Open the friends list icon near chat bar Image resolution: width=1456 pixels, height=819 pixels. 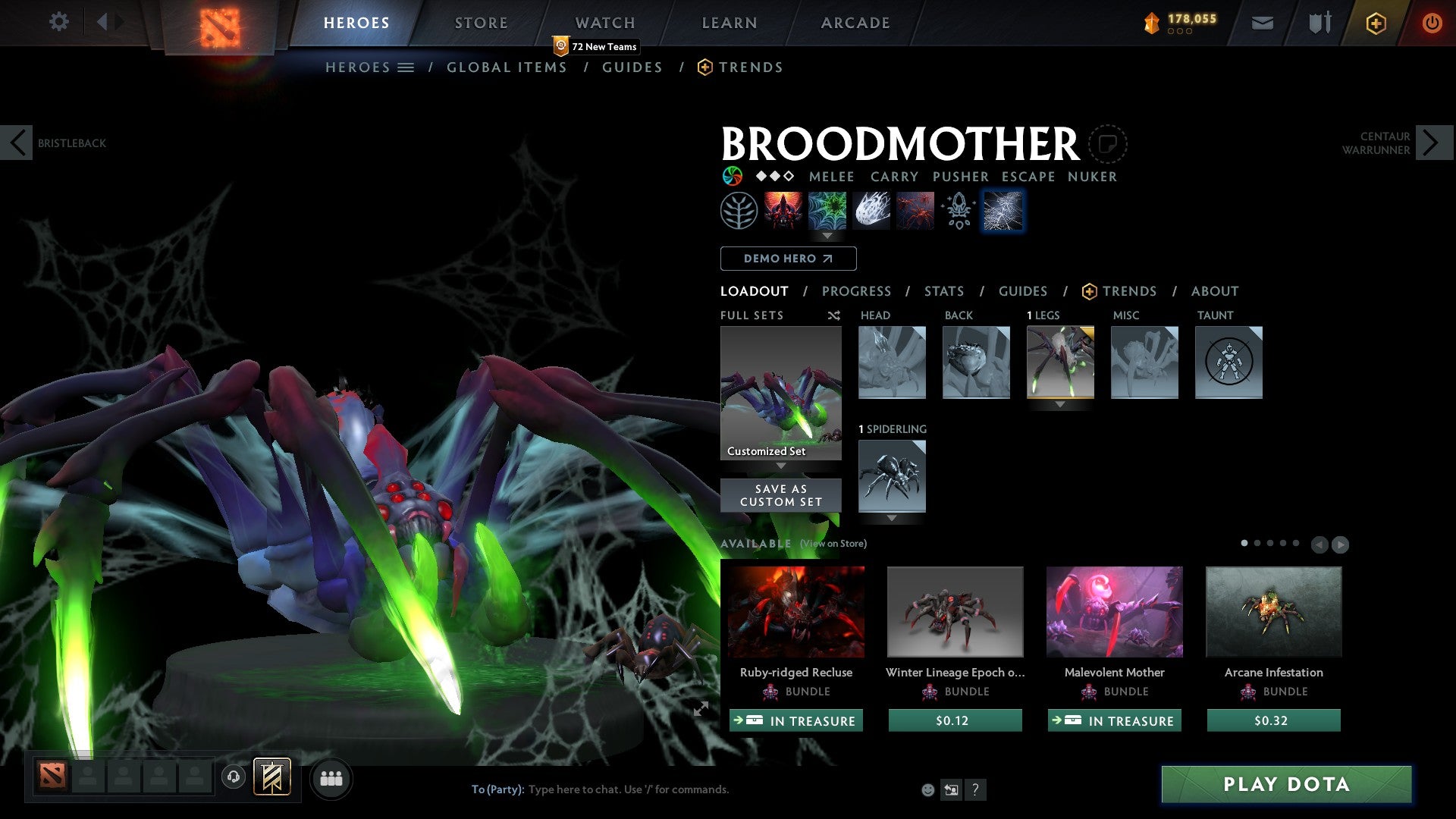pos(331,778)
